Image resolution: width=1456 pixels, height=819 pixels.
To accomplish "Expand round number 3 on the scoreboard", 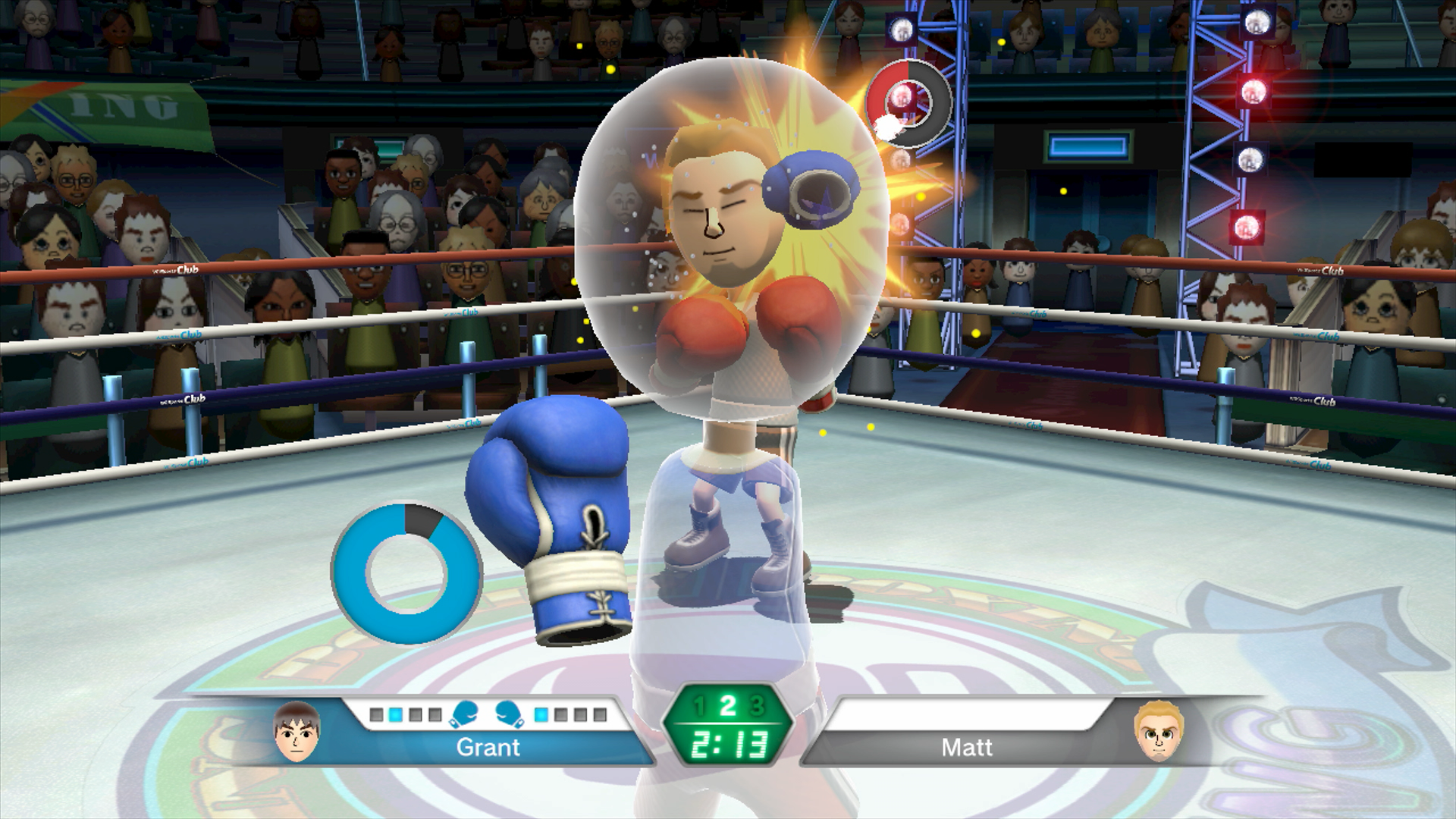I will (757, 705).
